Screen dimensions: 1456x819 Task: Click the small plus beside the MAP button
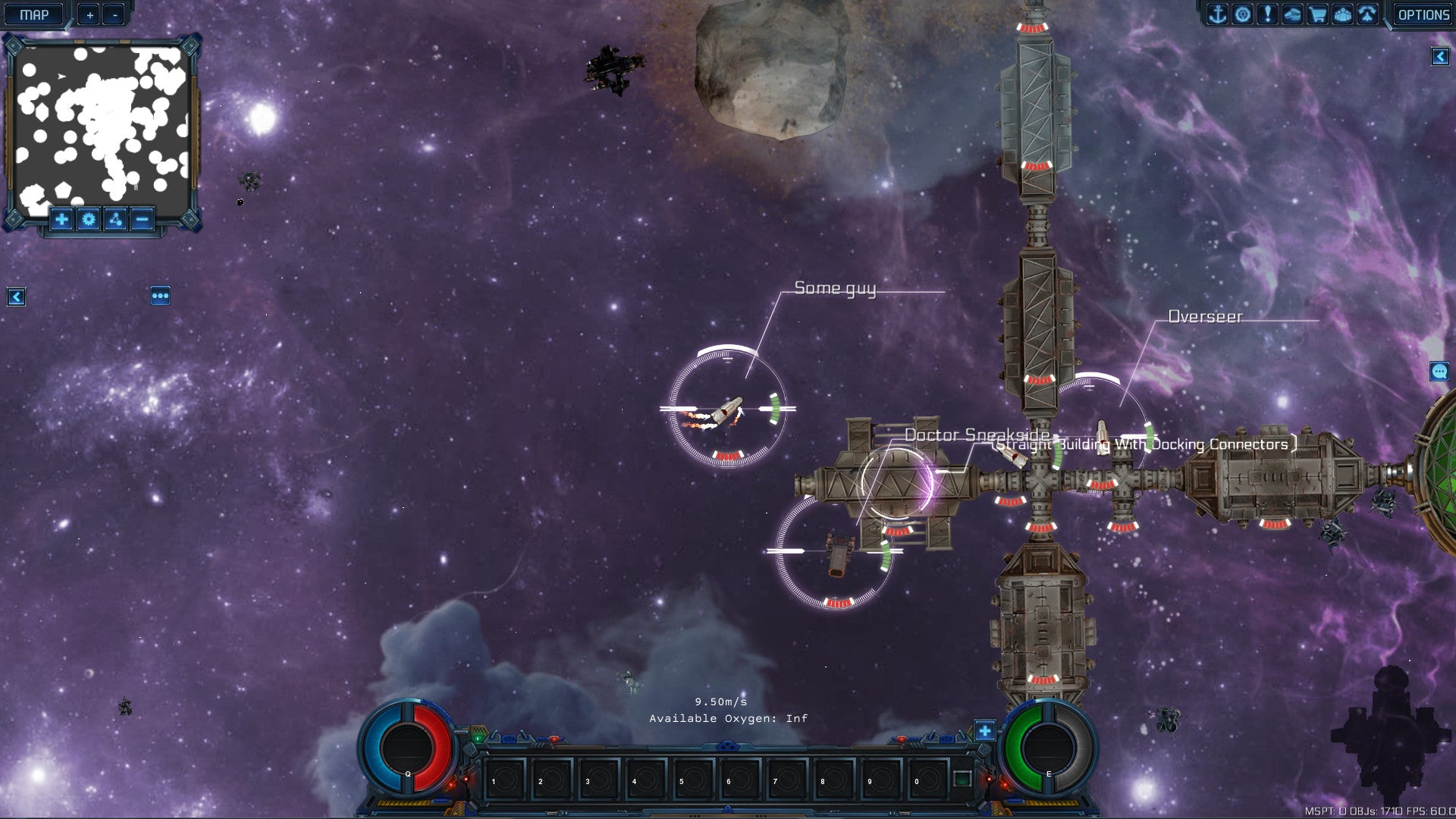pos(89,14)
